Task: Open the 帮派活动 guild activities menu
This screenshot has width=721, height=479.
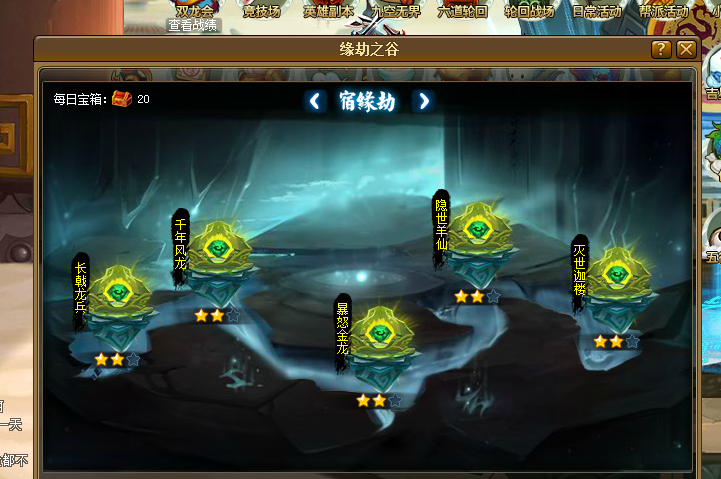Action: tap(665, 12)
